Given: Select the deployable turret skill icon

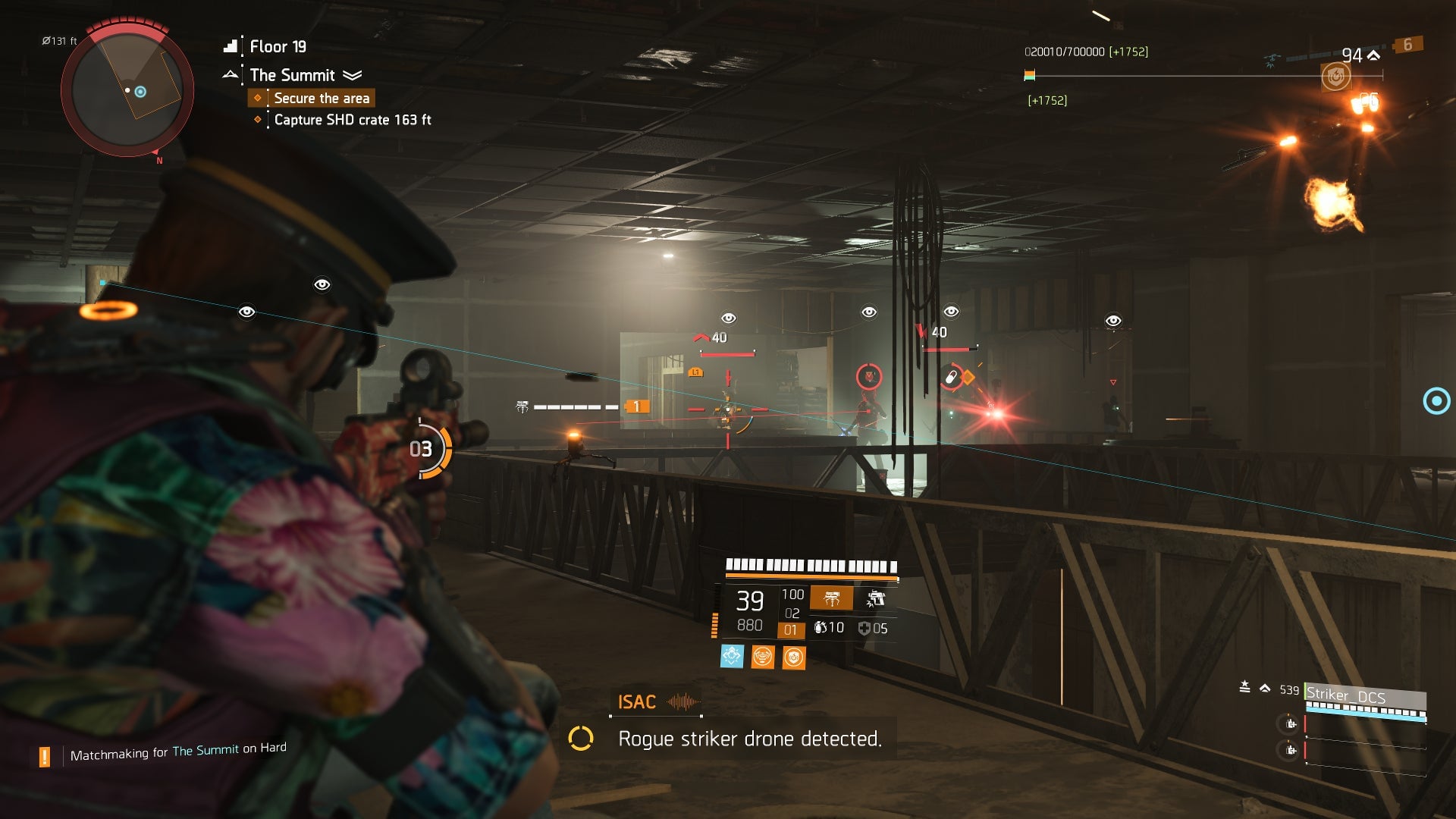Looking at the screenshot, I should 833,598.
